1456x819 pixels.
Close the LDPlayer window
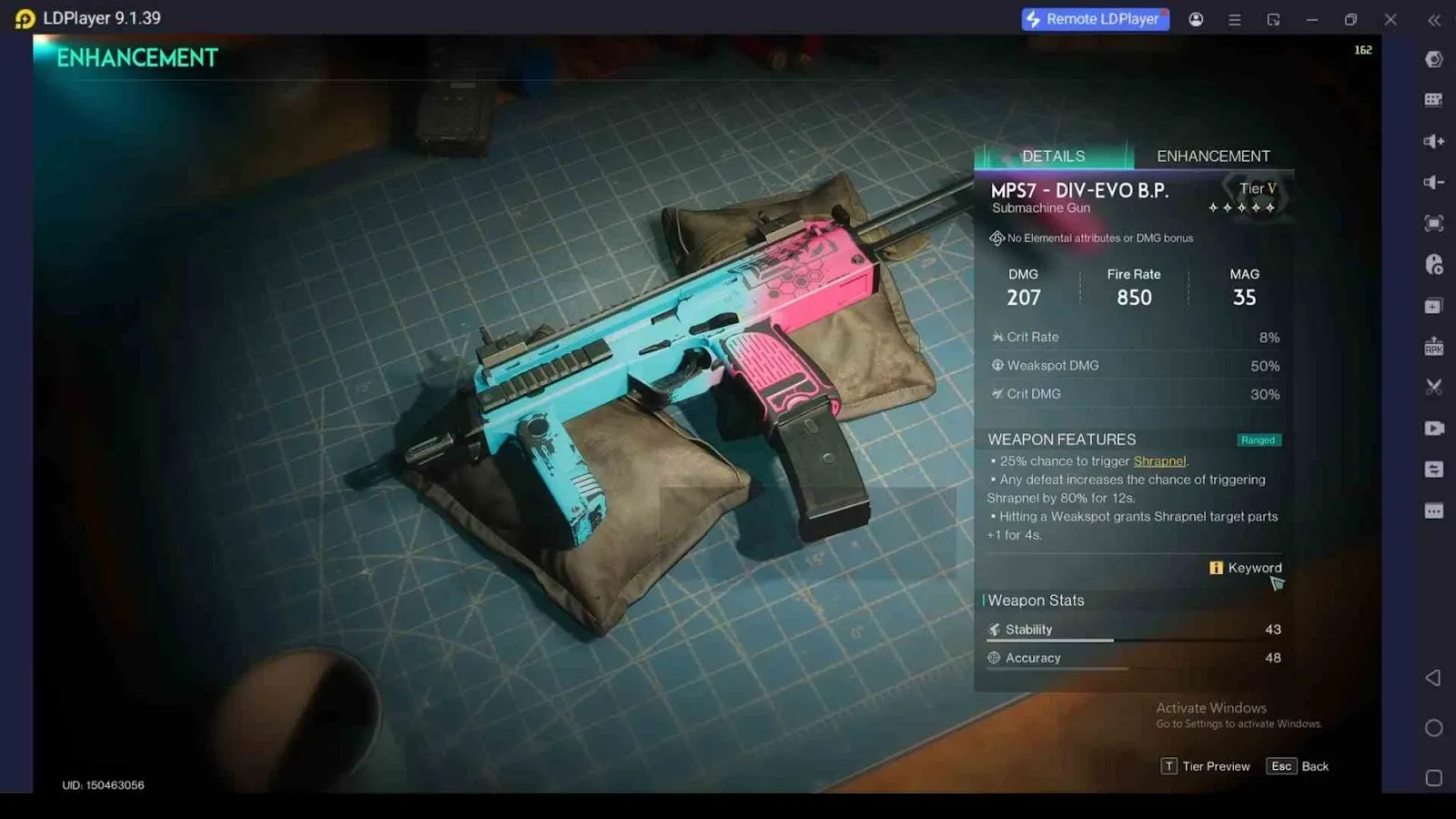click(1390, 19)
